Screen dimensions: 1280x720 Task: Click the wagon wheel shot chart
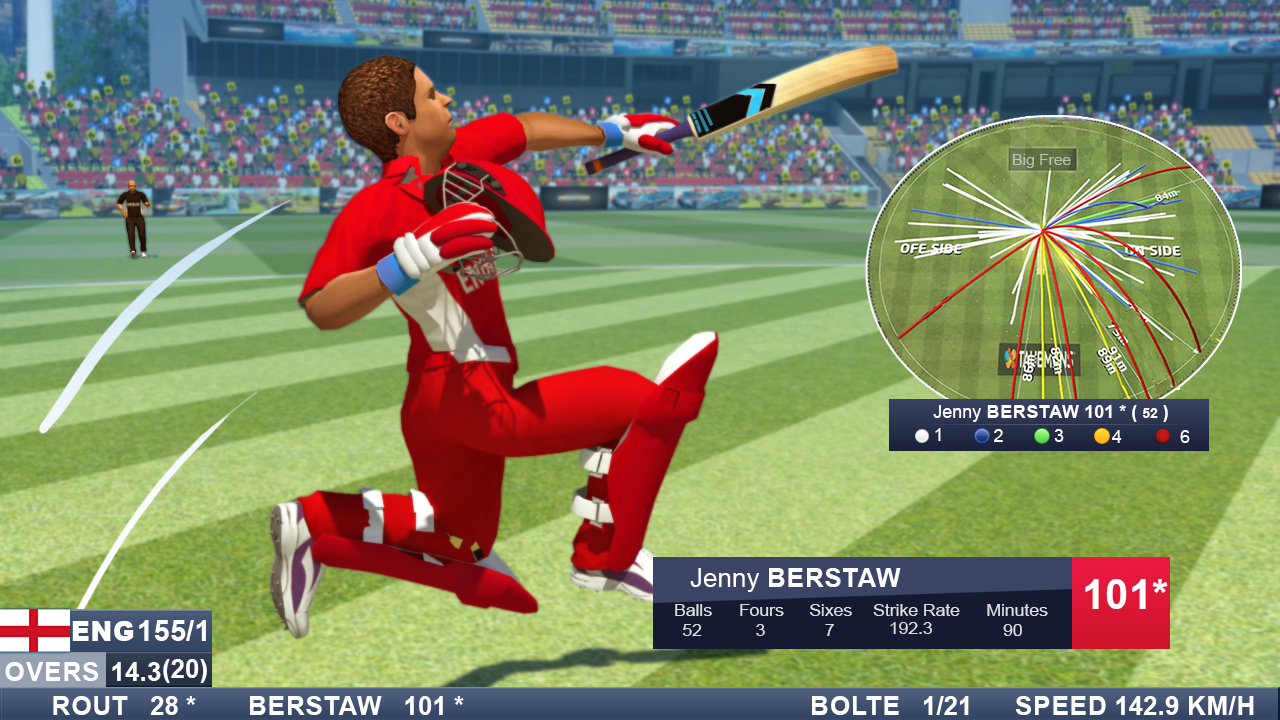click(1052, 265)
